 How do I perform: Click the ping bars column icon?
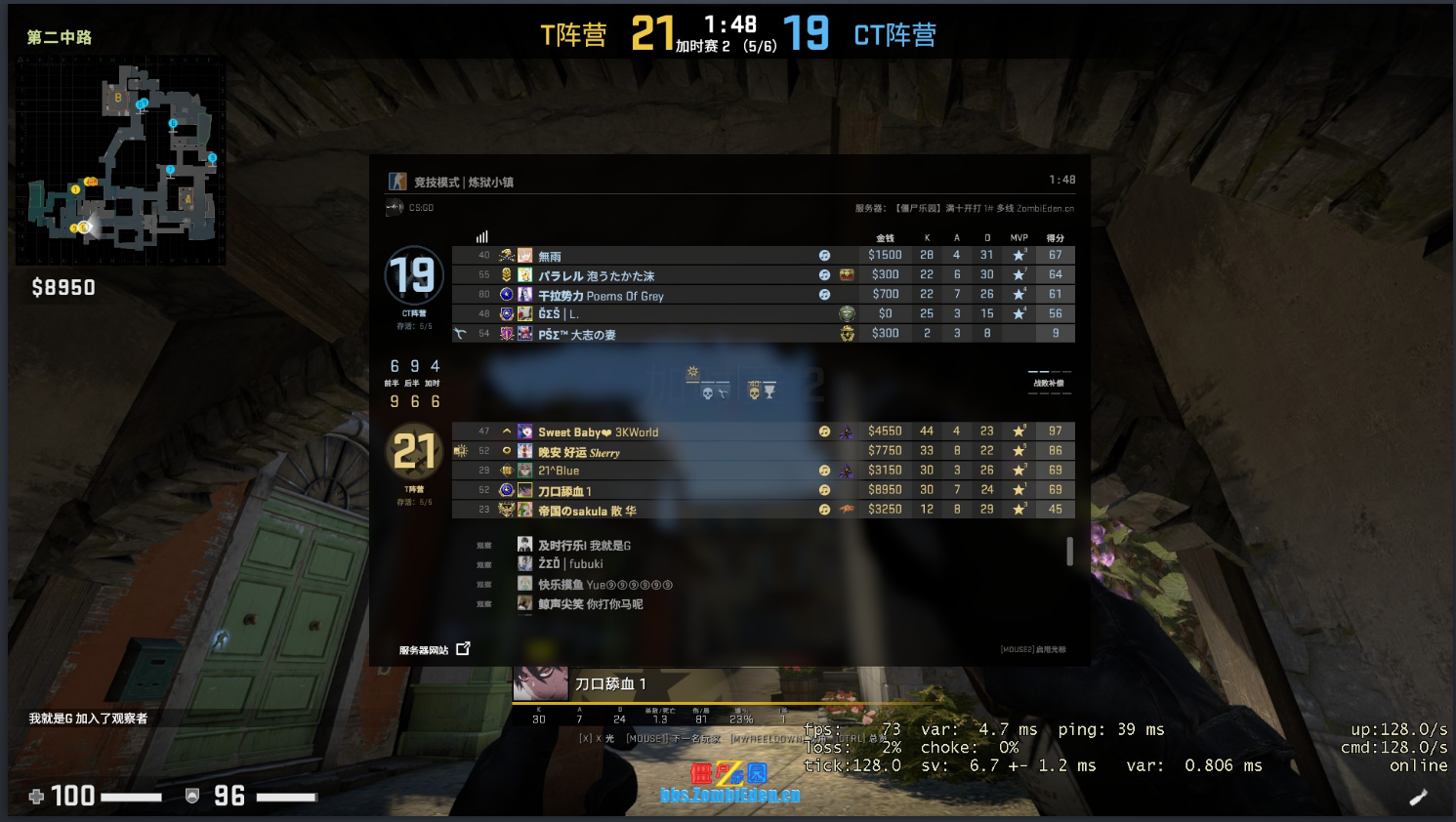(x=480, y=236)
